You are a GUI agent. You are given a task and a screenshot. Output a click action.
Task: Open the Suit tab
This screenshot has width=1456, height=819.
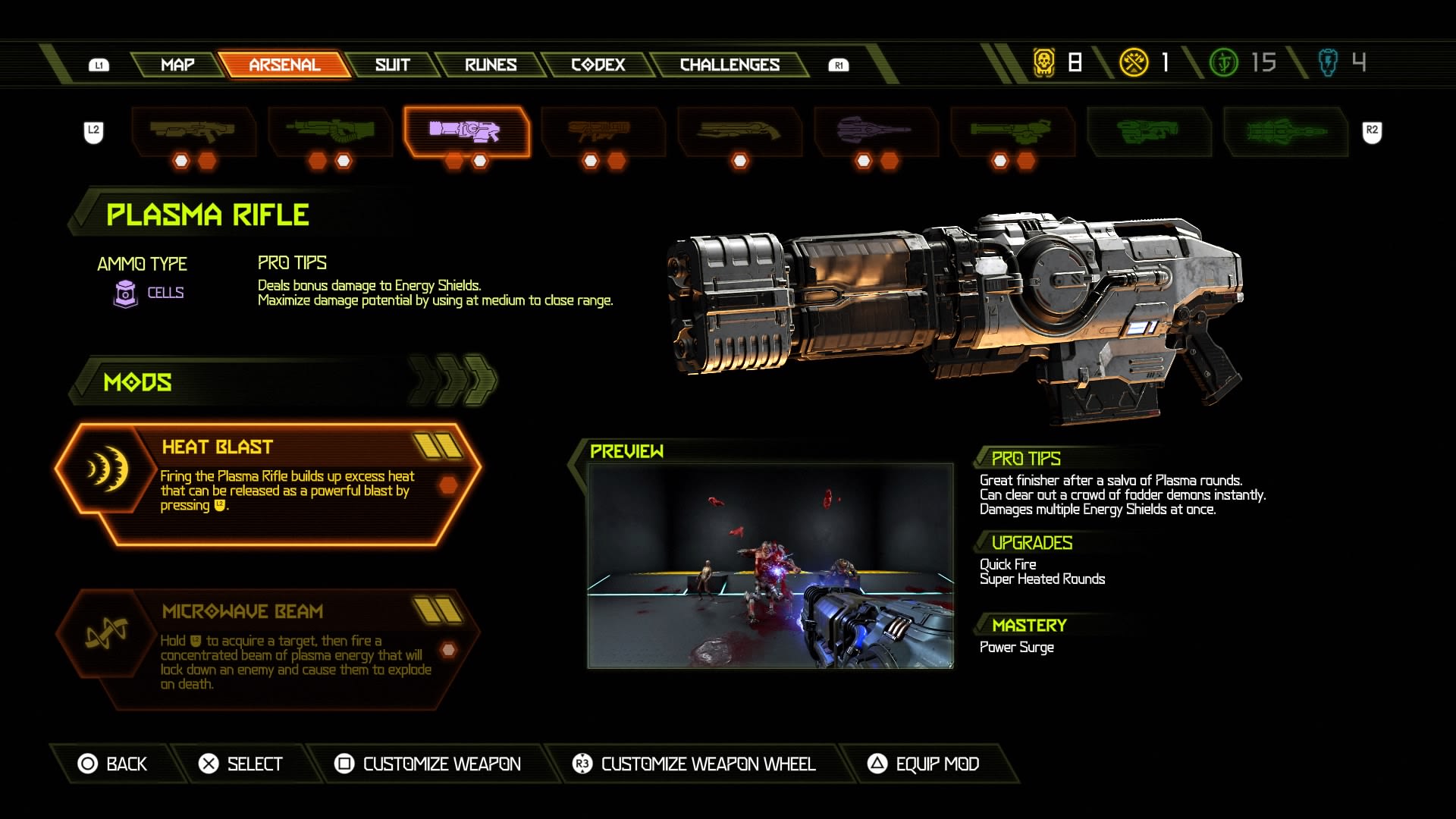point(392,65)
